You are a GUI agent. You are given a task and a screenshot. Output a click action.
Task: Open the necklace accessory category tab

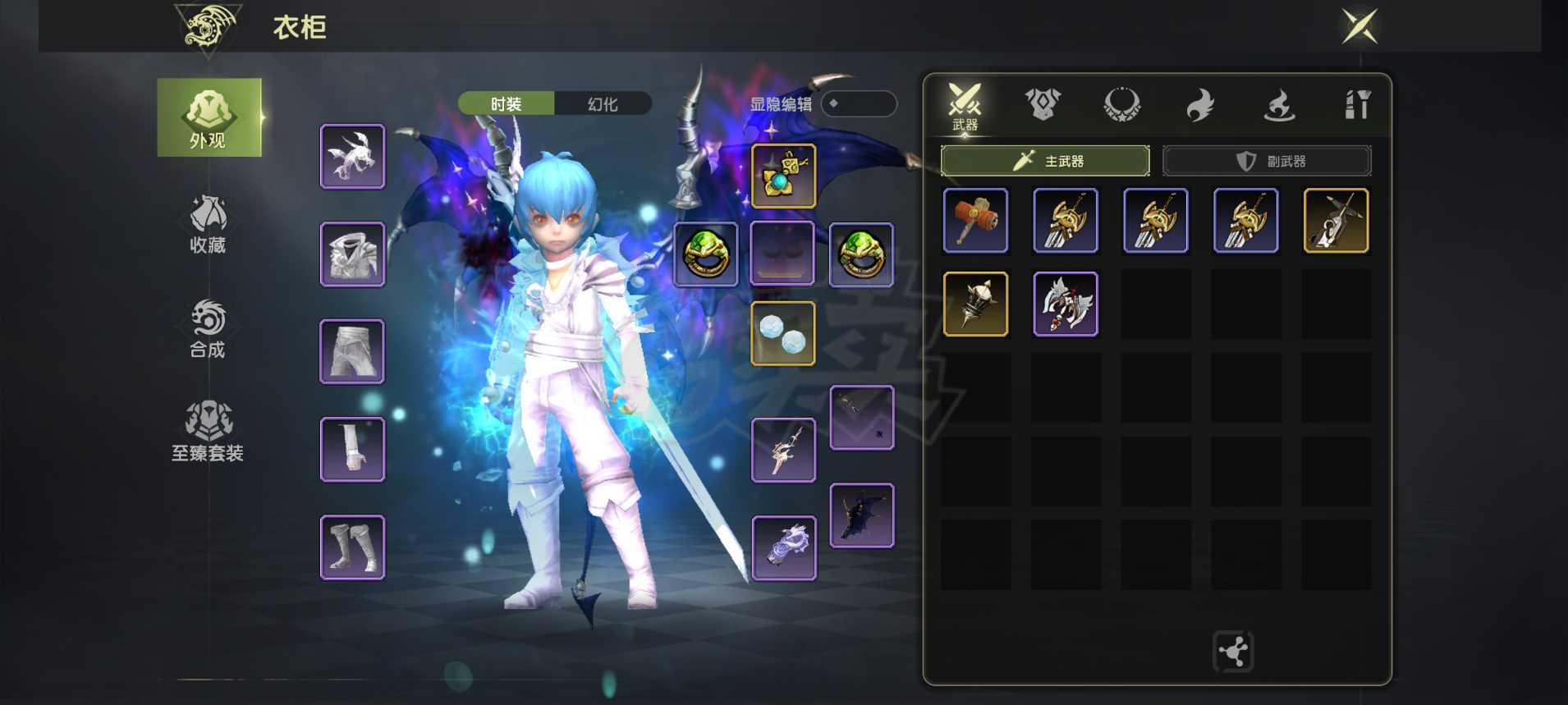(1121, 105)
